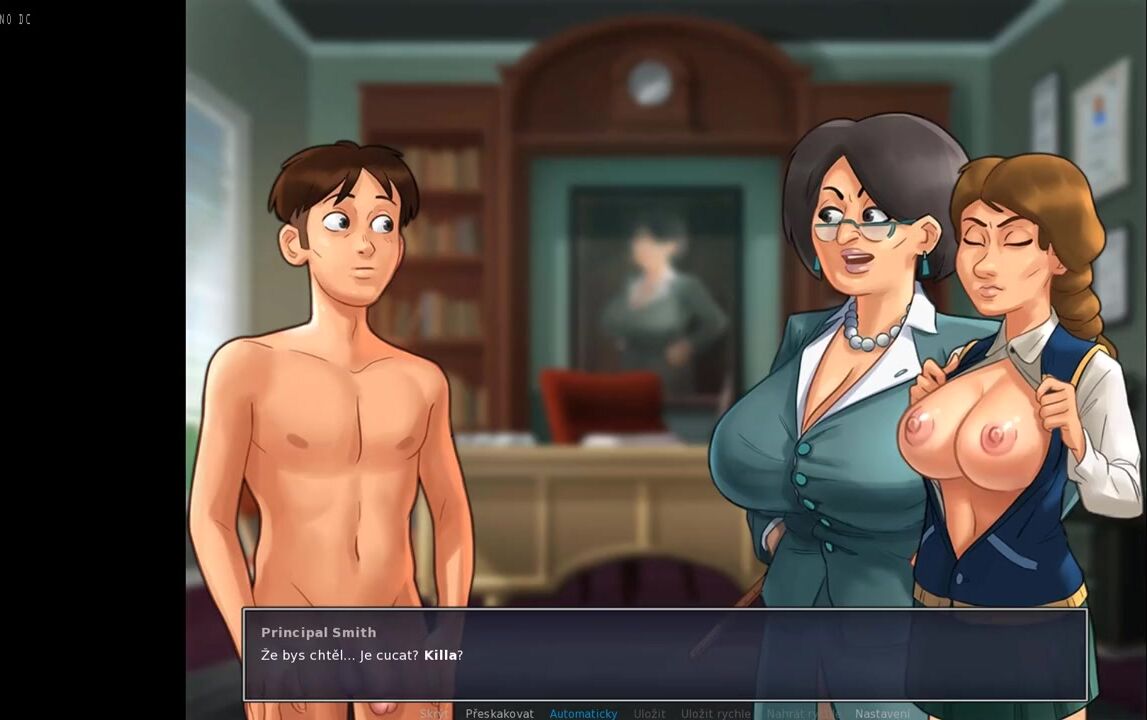Advance the Principal Smith dialogue box
The width and height of the screenshot is (1147, 720).
pos(664,654)
